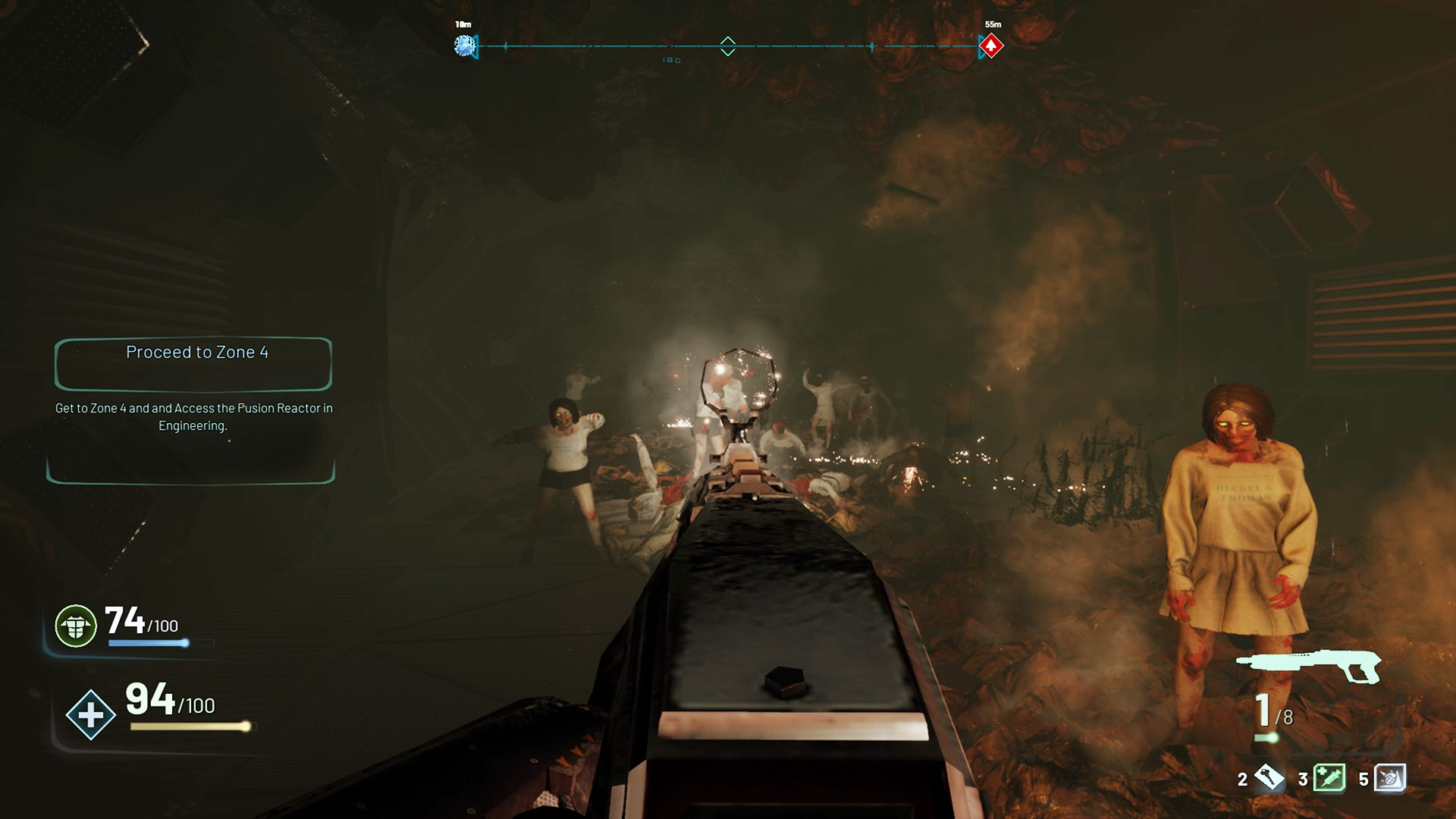Click the equipped shotgun weapon icon
1456x819 pixels.
pos(1310,666)
